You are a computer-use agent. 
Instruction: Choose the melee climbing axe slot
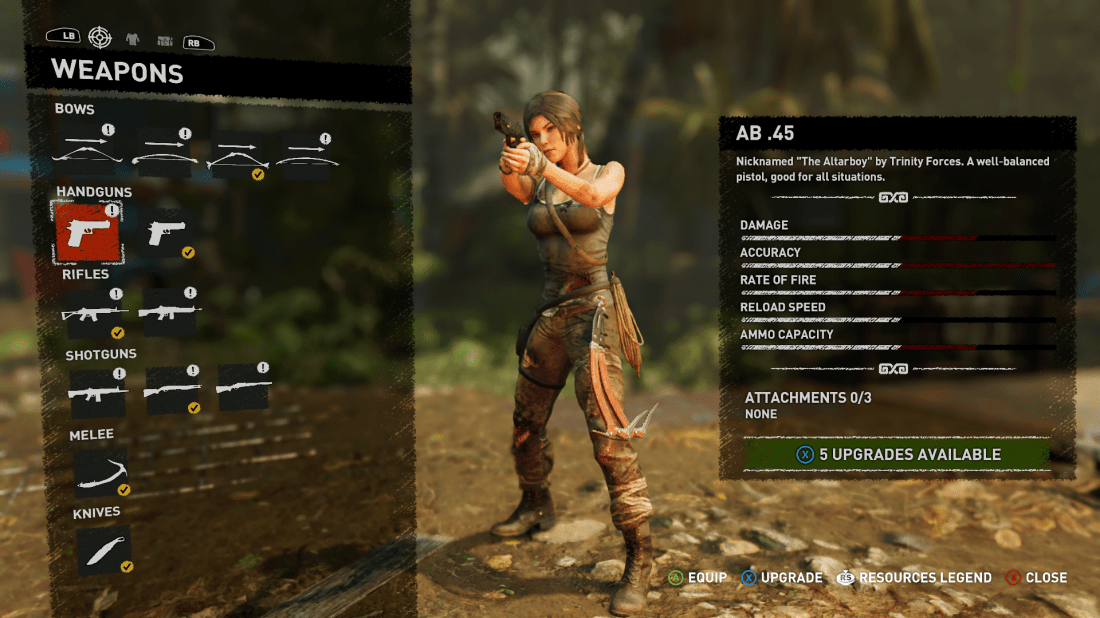102,472
